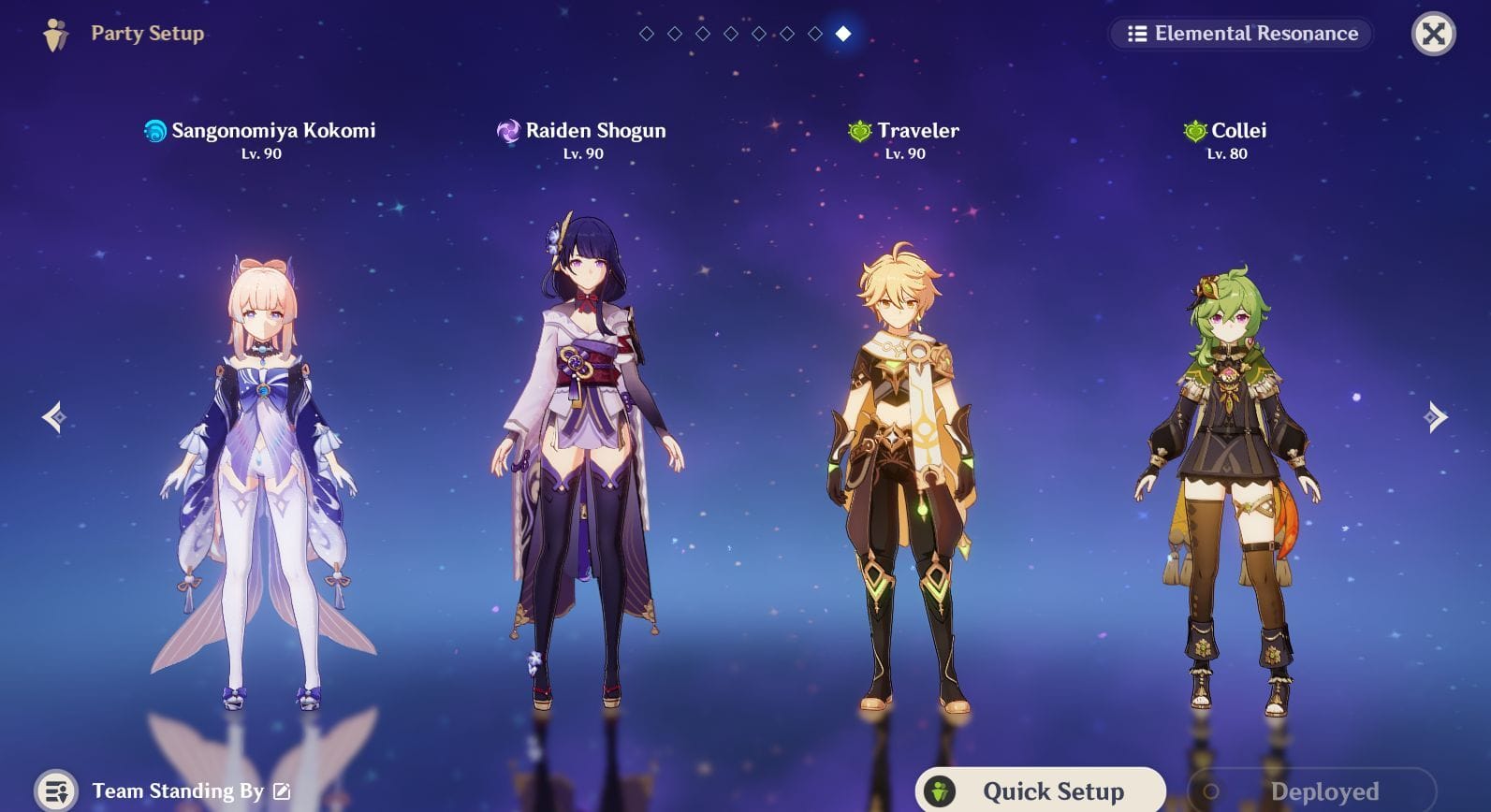
Task: Close the Party Setup screen with the X
Action: 1433,34
